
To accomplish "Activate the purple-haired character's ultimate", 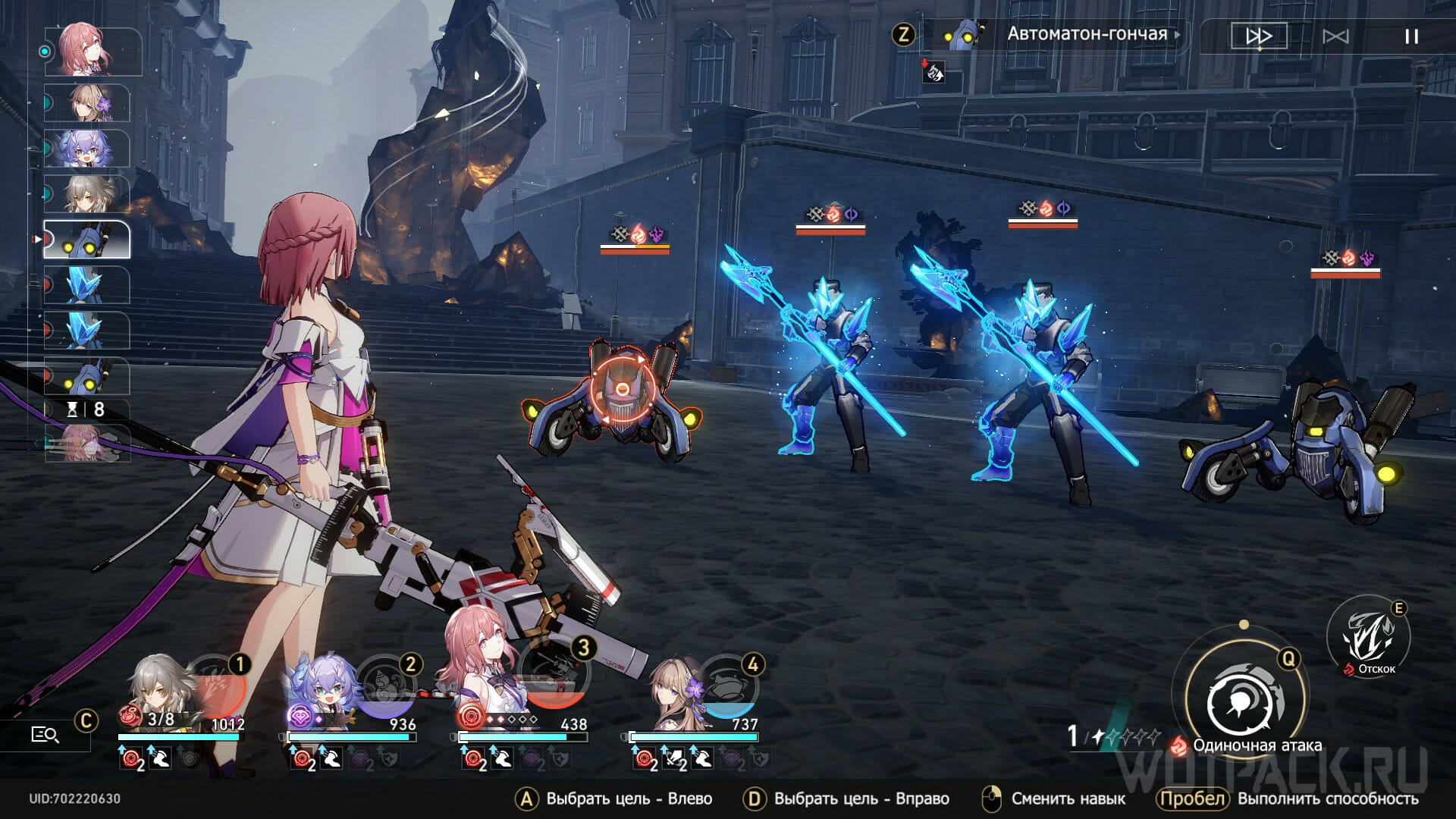I will pos(385,679).
